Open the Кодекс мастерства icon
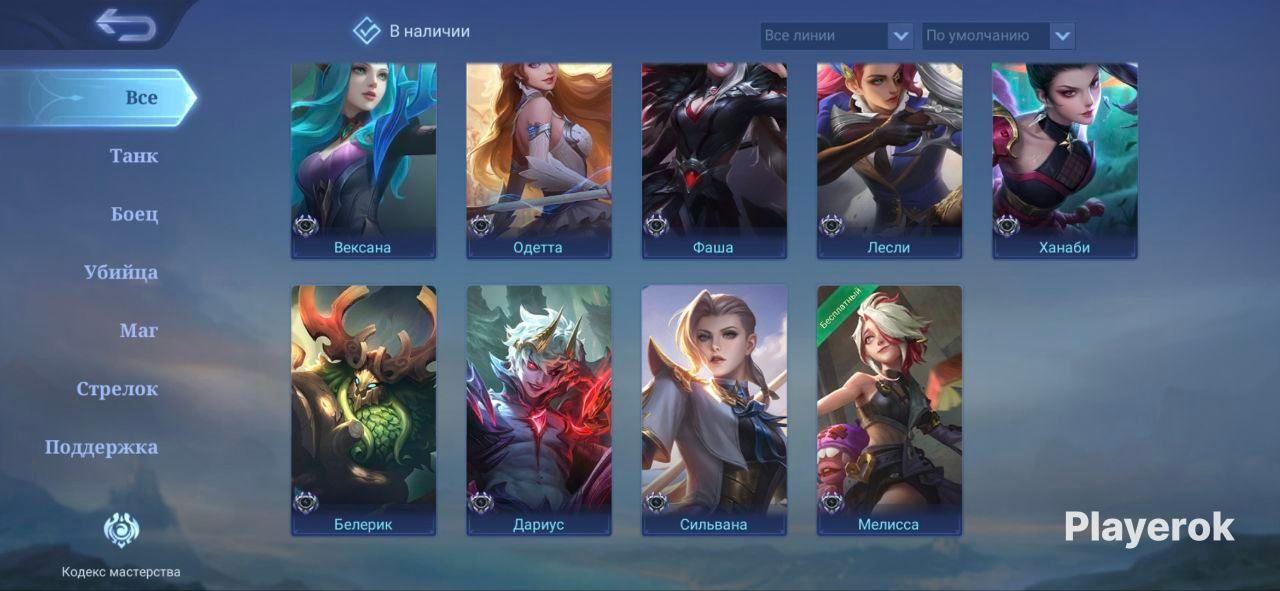 click(x=121, y=530)
